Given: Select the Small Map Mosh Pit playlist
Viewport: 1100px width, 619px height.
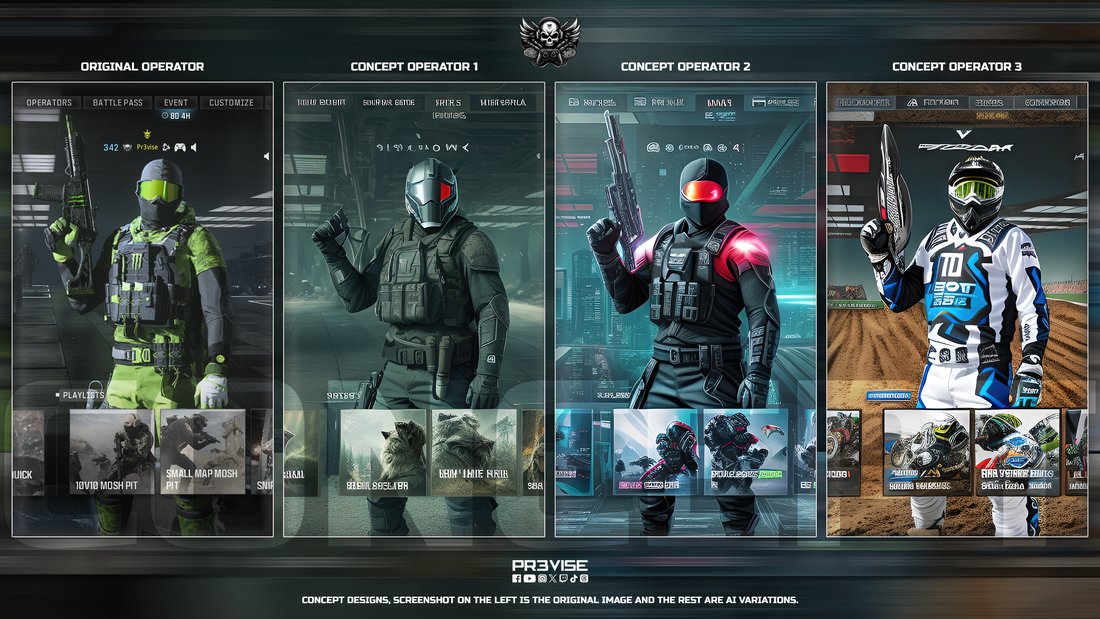Looking at the screenshot, I should 201,452.
